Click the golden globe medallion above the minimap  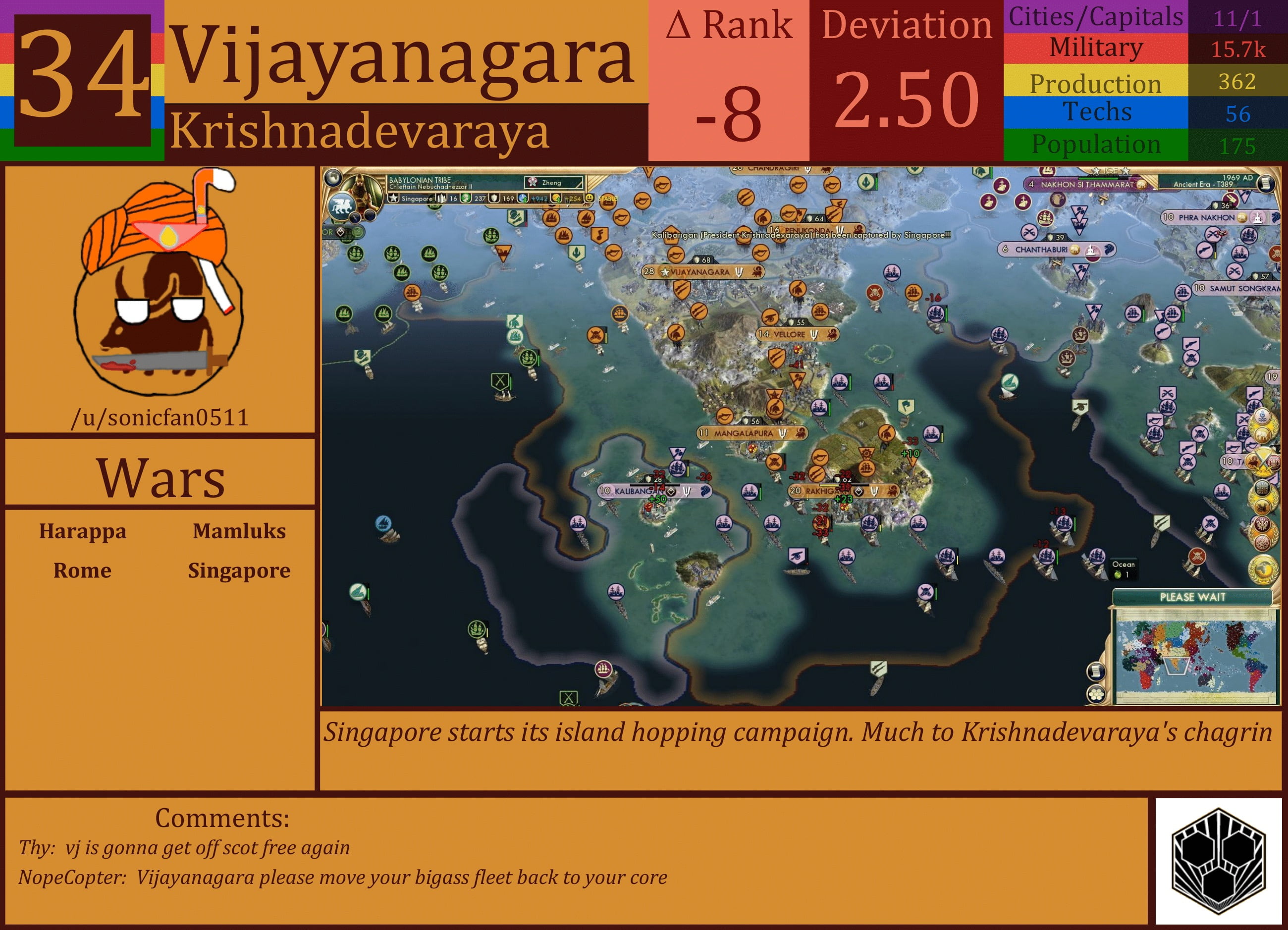1263,569
